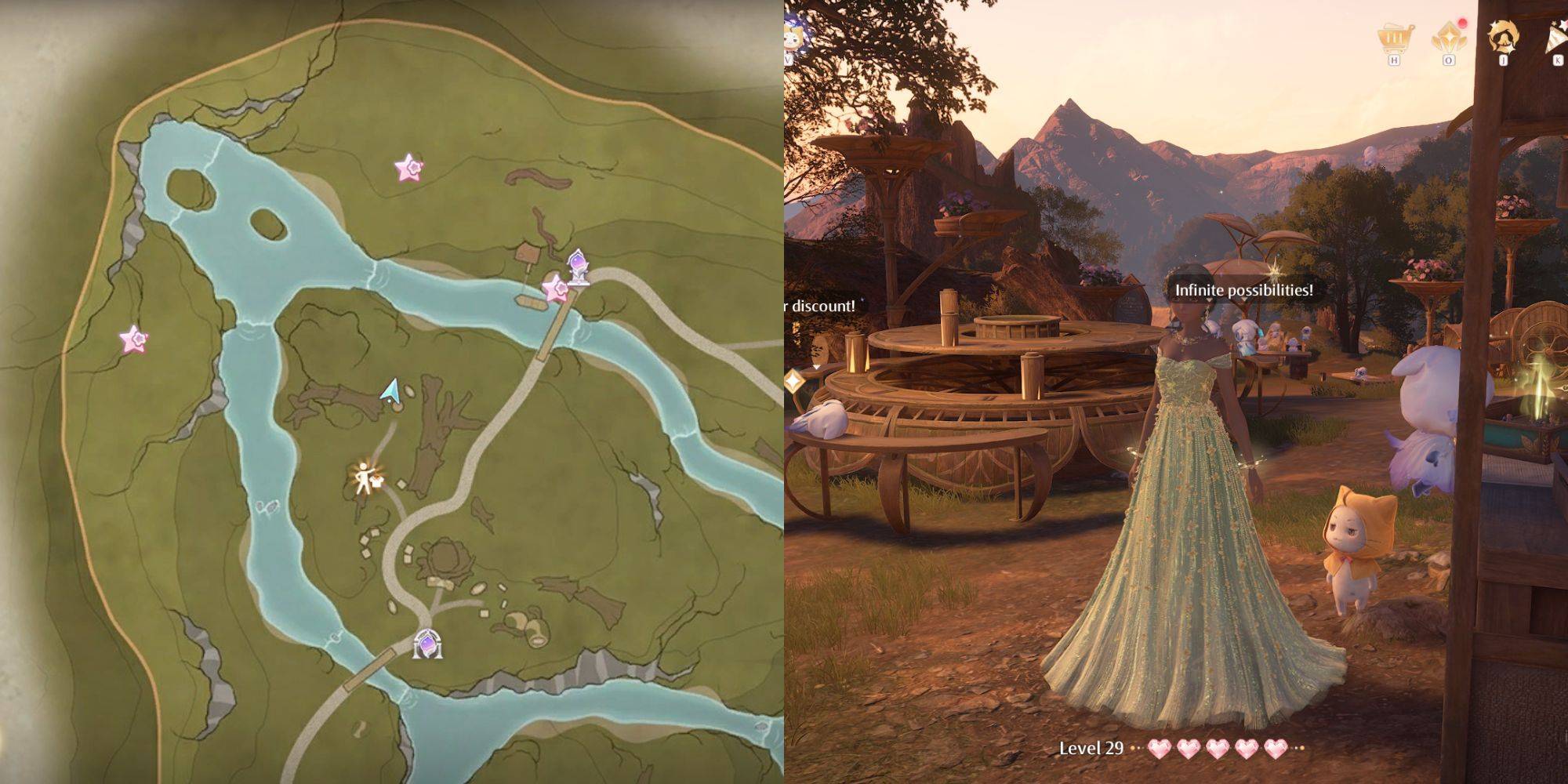
Task: Open the hanger wardrobe icon
Action: pos(1503,36)
